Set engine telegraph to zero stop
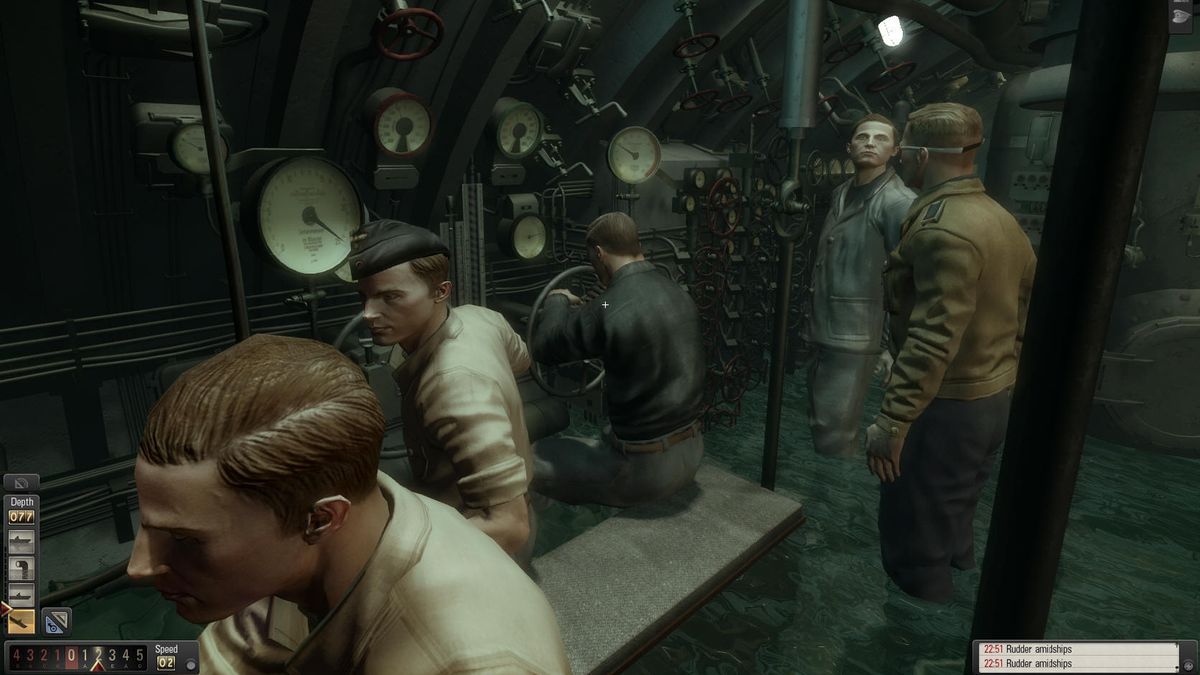This screenshot has width=1200, height=675. (71, 656)
